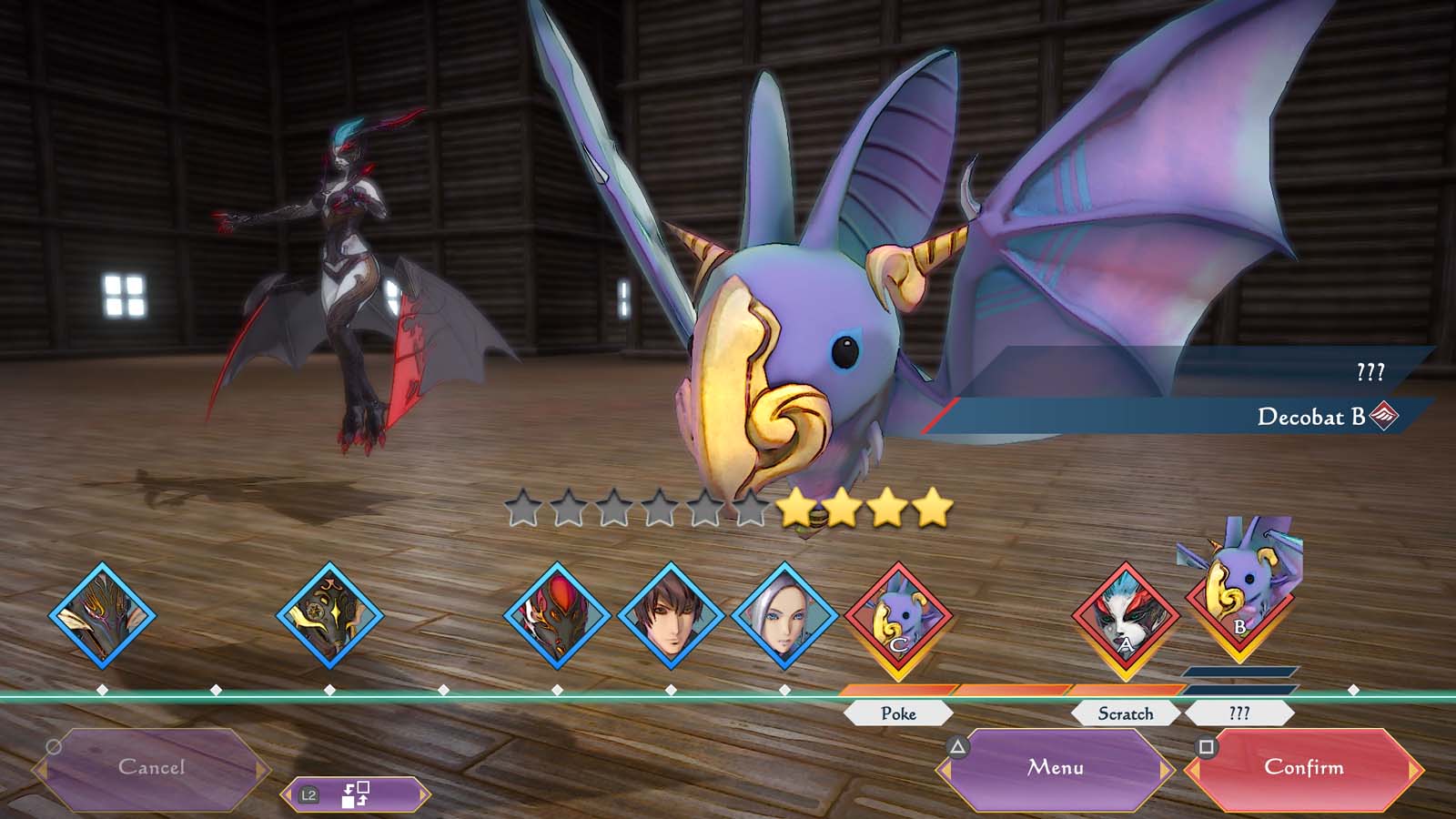Select the dark-haired hero portrait
The width and height of the screenshot is (1456, 819).
pos(671,616)
